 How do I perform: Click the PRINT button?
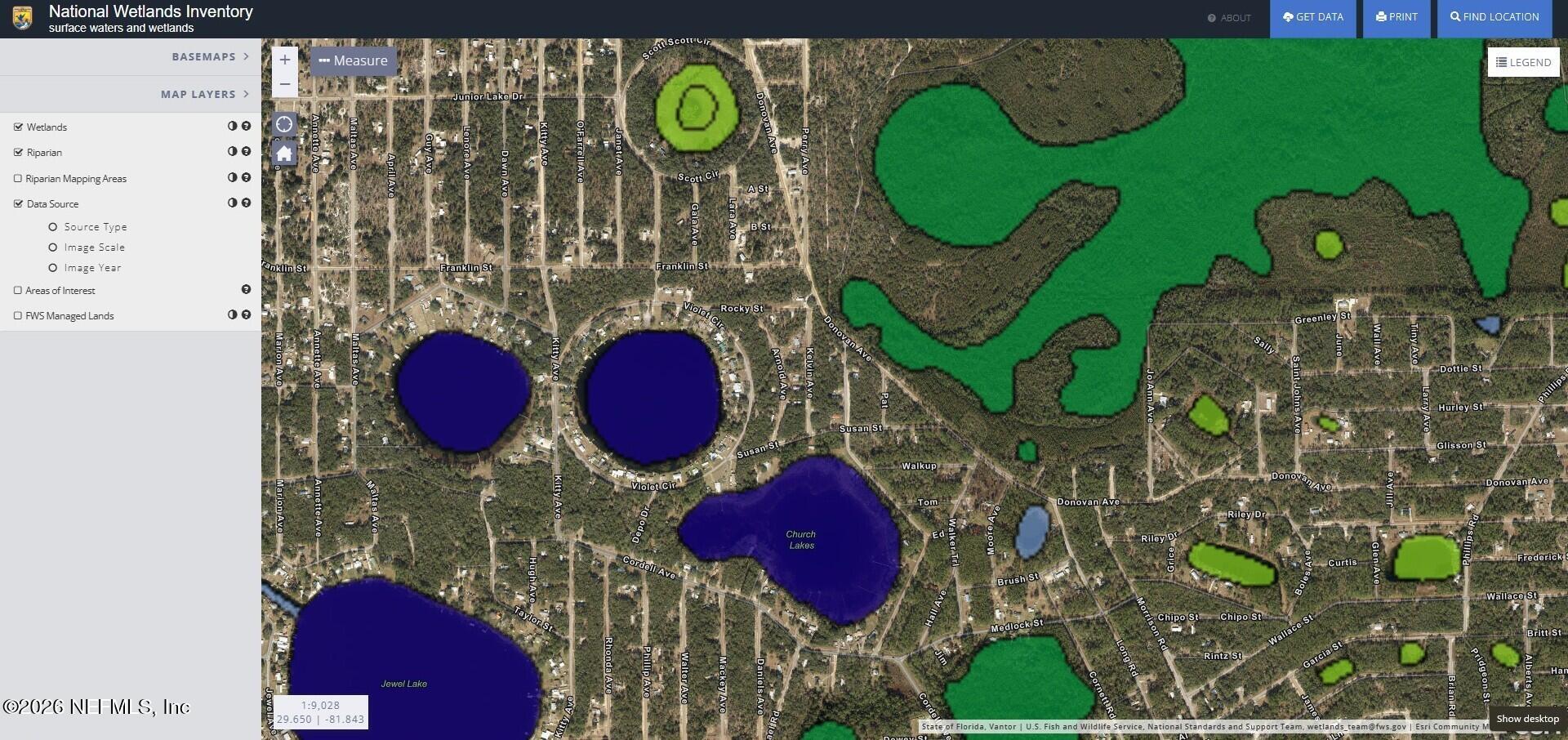pyautogui.click(x=1396, y=16)
